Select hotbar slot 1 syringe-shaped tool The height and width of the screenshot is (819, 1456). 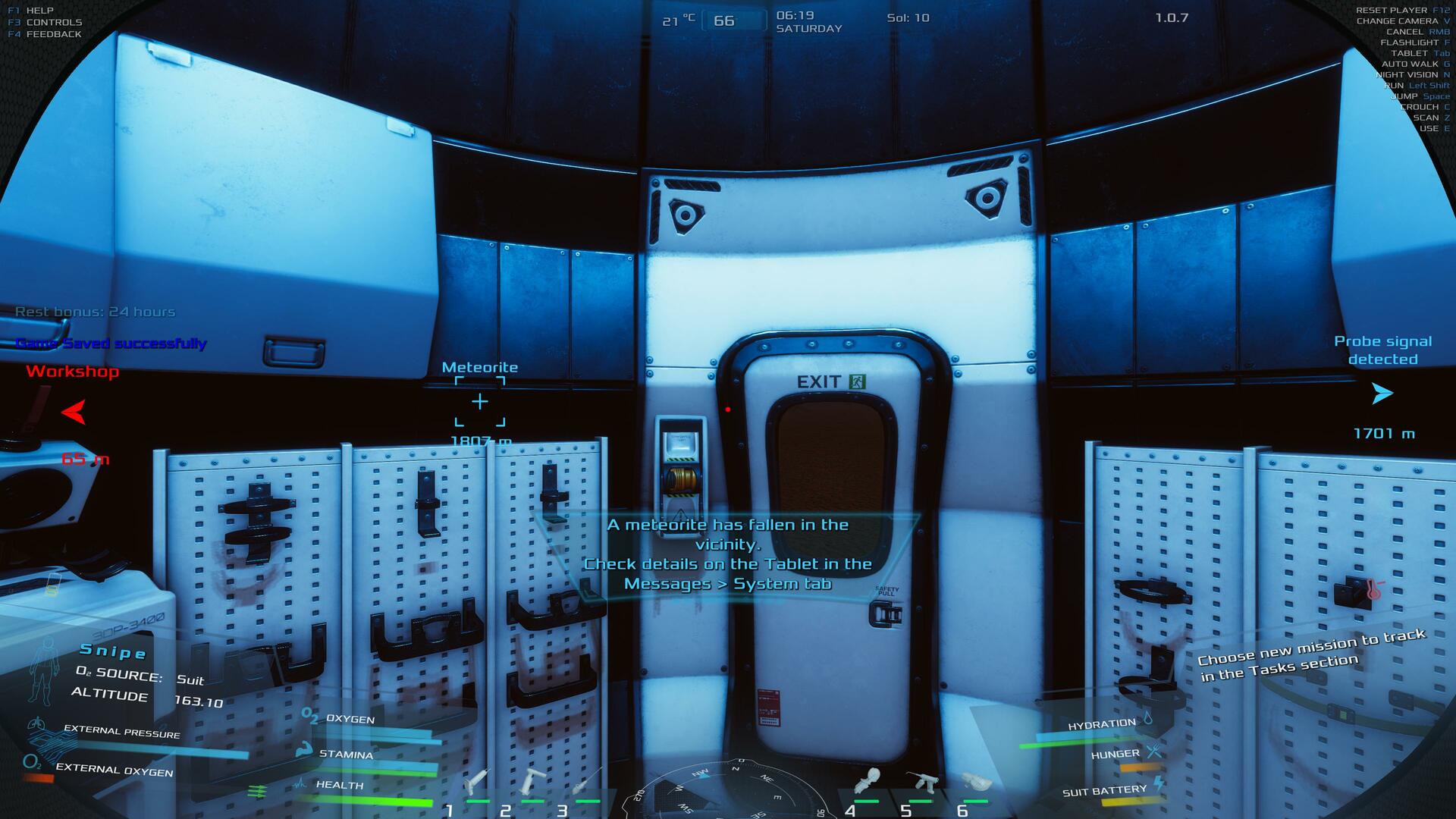coord(477,781)
